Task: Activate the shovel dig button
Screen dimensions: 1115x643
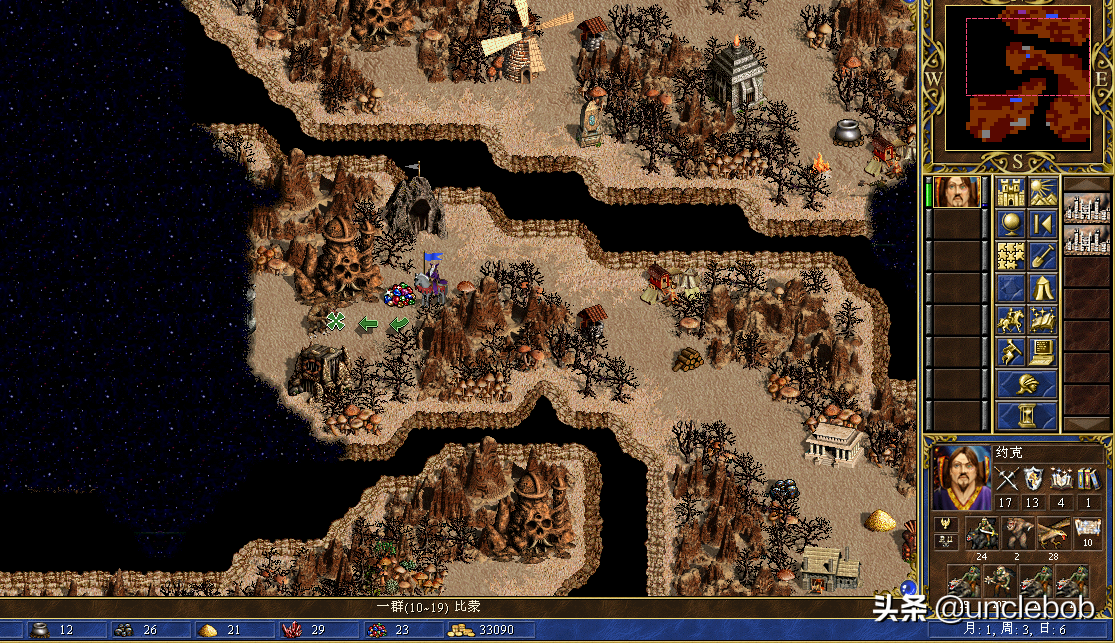Action: [x=1043, y=256]
